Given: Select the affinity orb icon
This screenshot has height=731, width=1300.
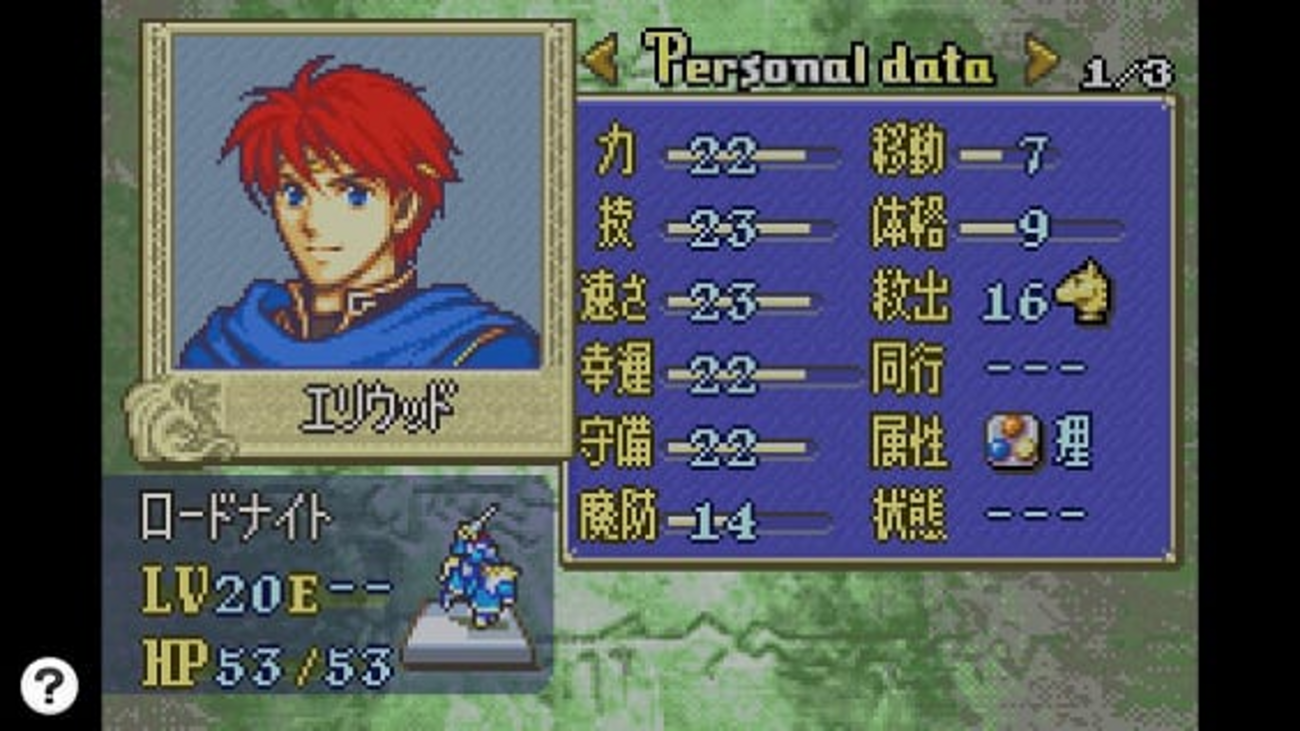Looking at the screenshot, I should point(1012,442).
